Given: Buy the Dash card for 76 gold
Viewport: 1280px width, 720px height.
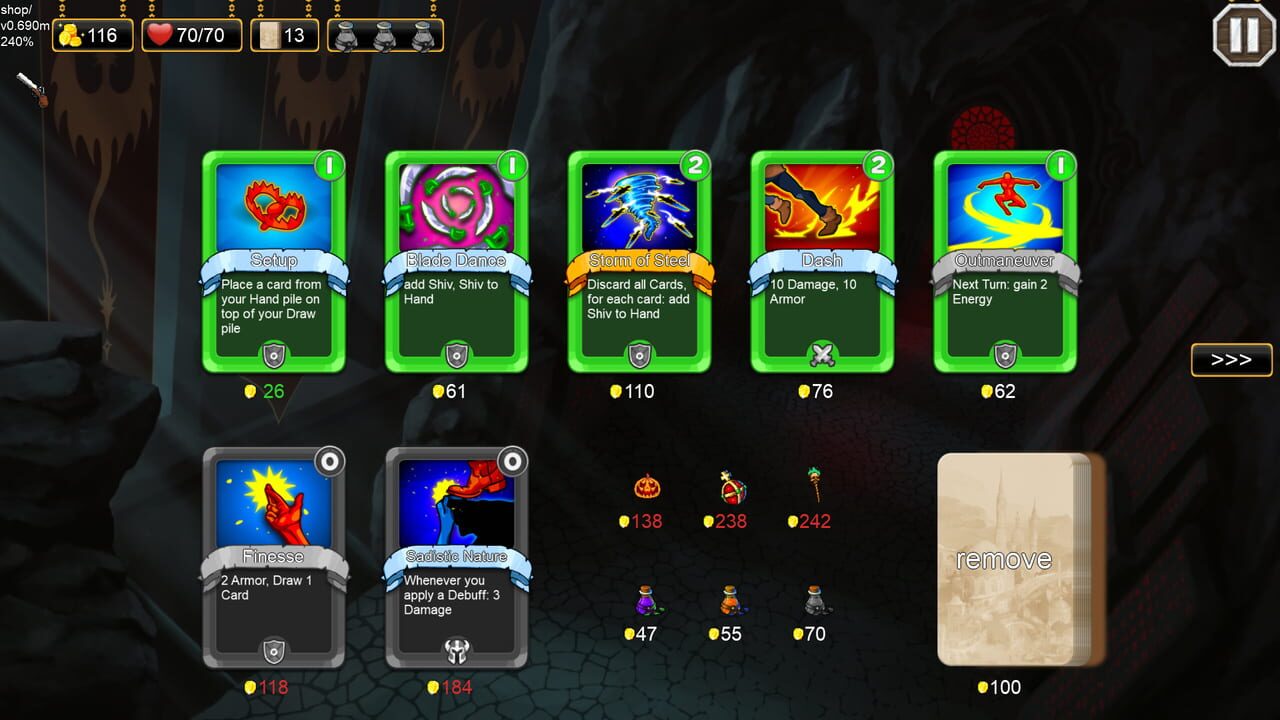Looking at the screenshot, I should [x=822, y=262].
